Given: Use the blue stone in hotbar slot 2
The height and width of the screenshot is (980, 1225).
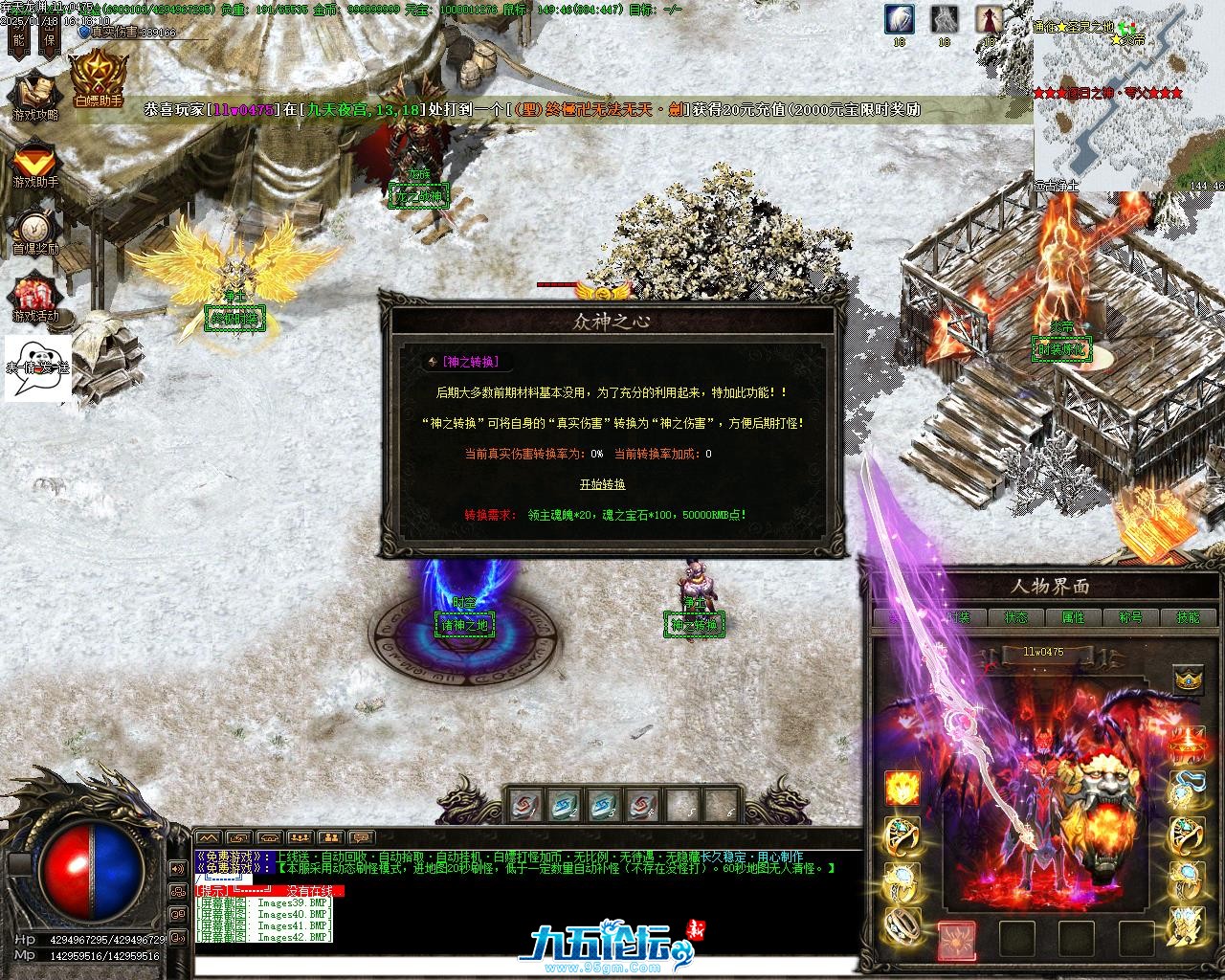Looking at the screenshot, I should tap(565, 806).
